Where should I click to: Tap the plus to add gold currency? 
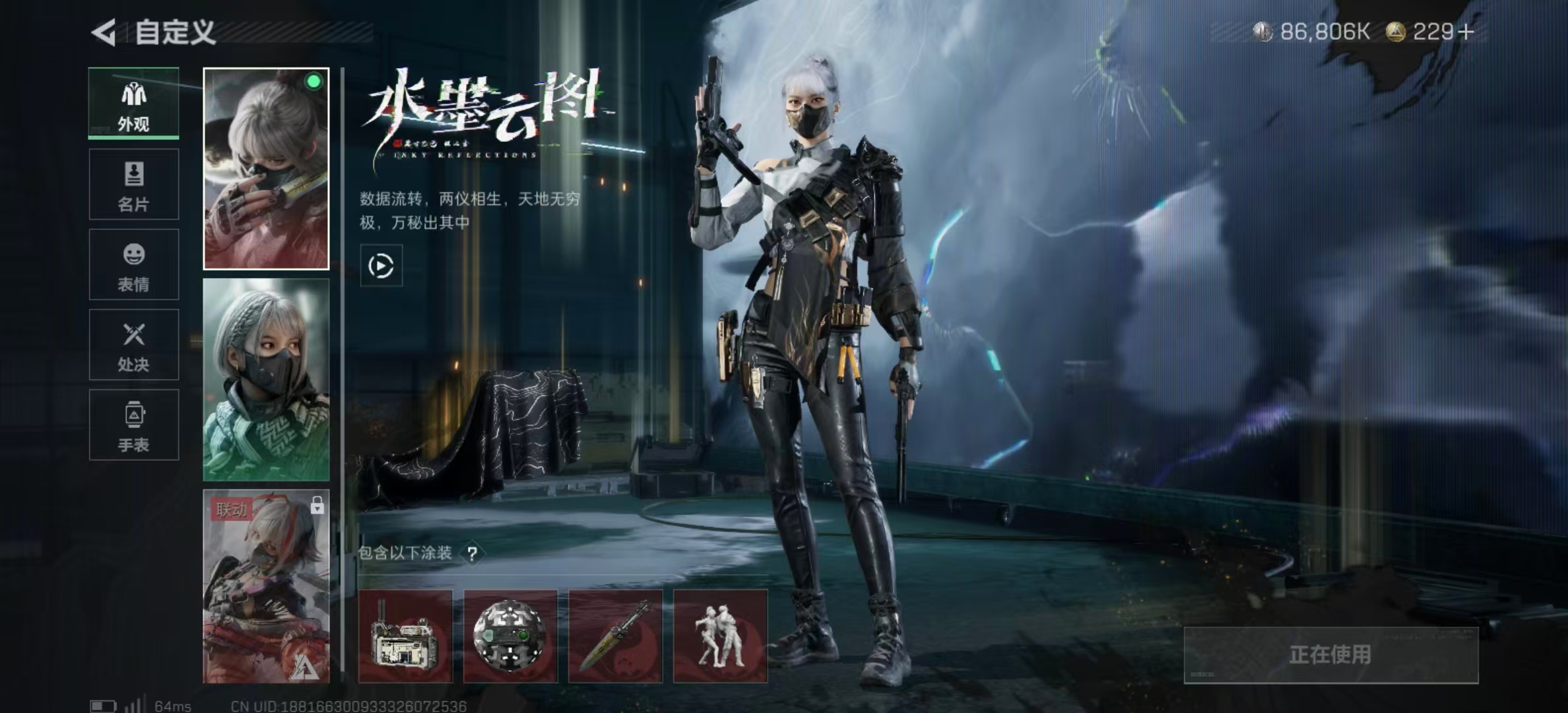[x=1466, y=32]
